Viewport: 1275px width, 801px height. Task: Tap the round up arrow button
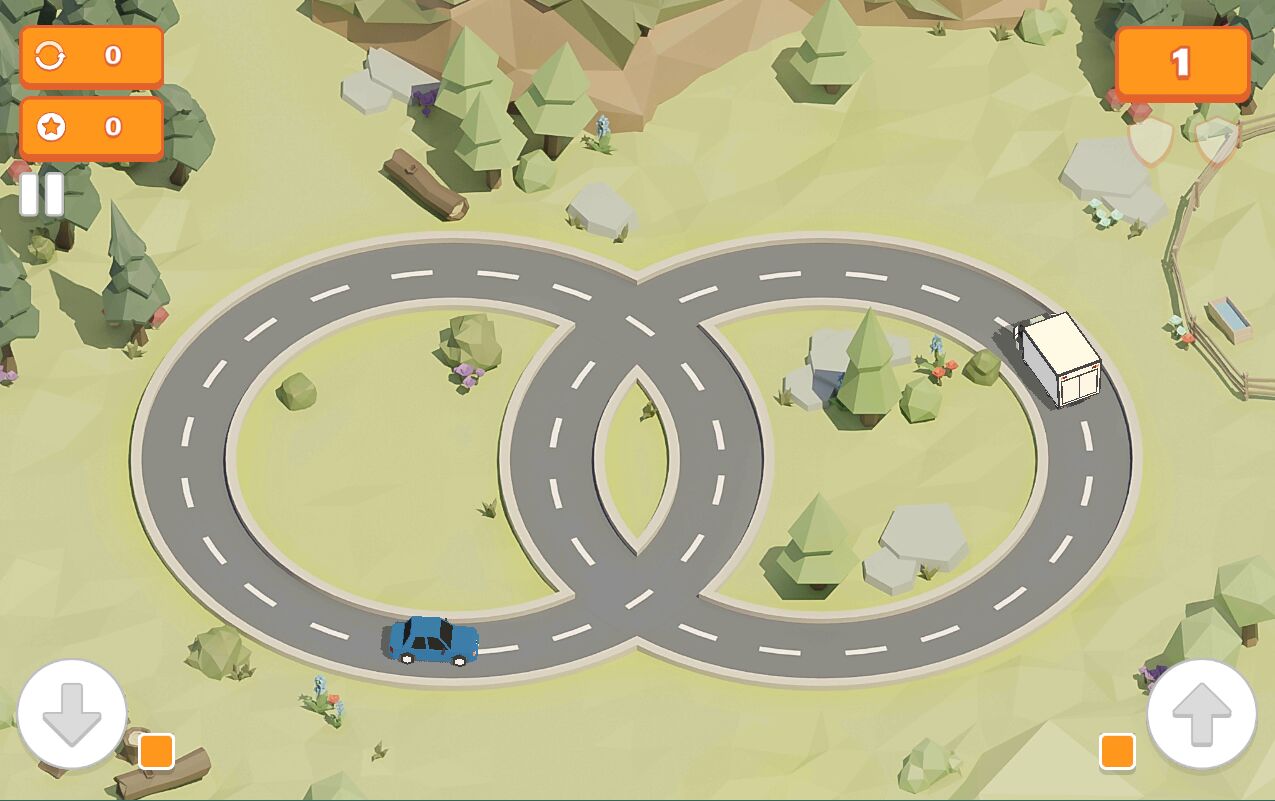coord(1201,714)
